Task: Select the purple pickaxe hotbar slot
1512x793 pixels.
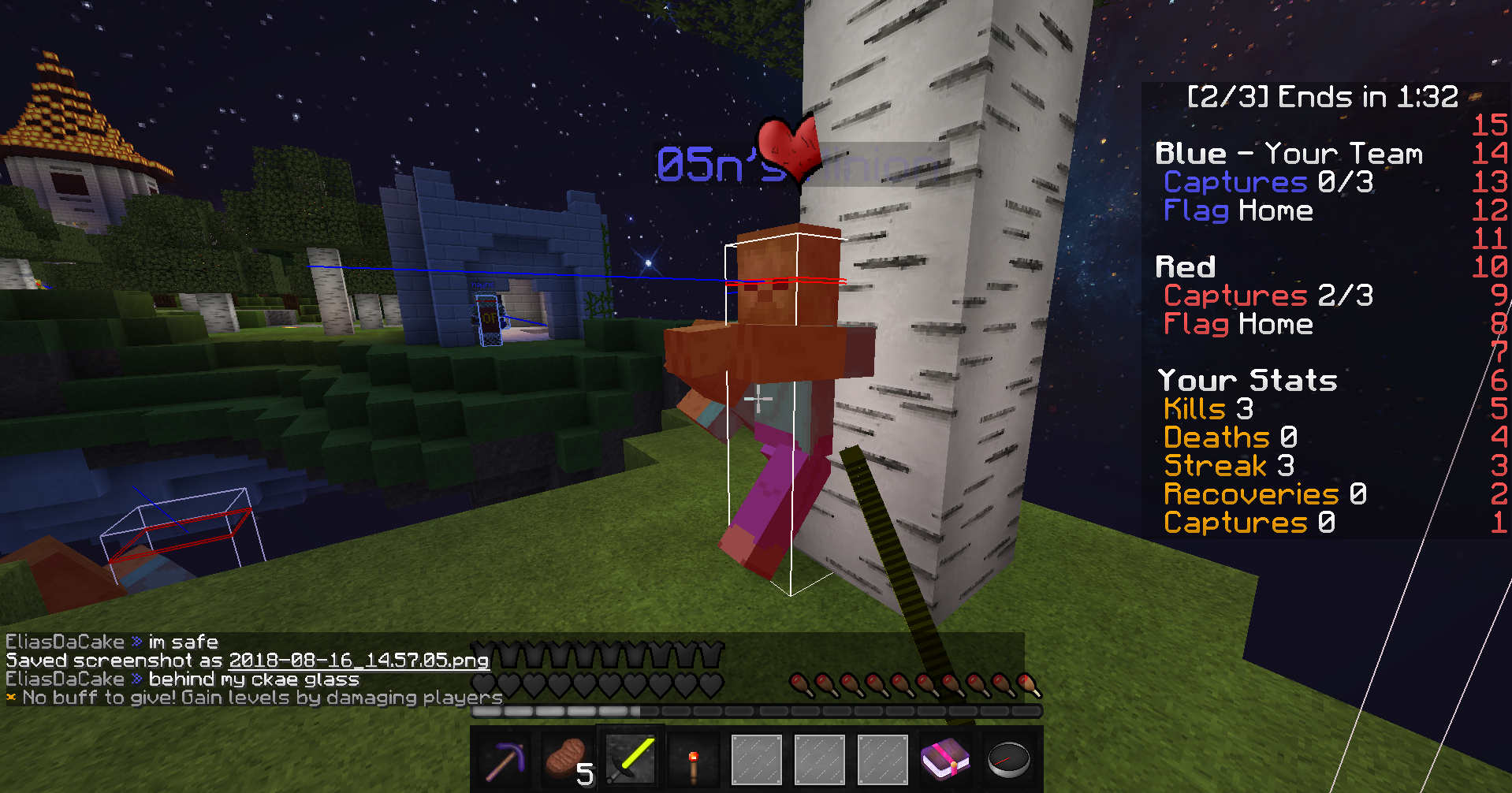Action: click(505, 760)
